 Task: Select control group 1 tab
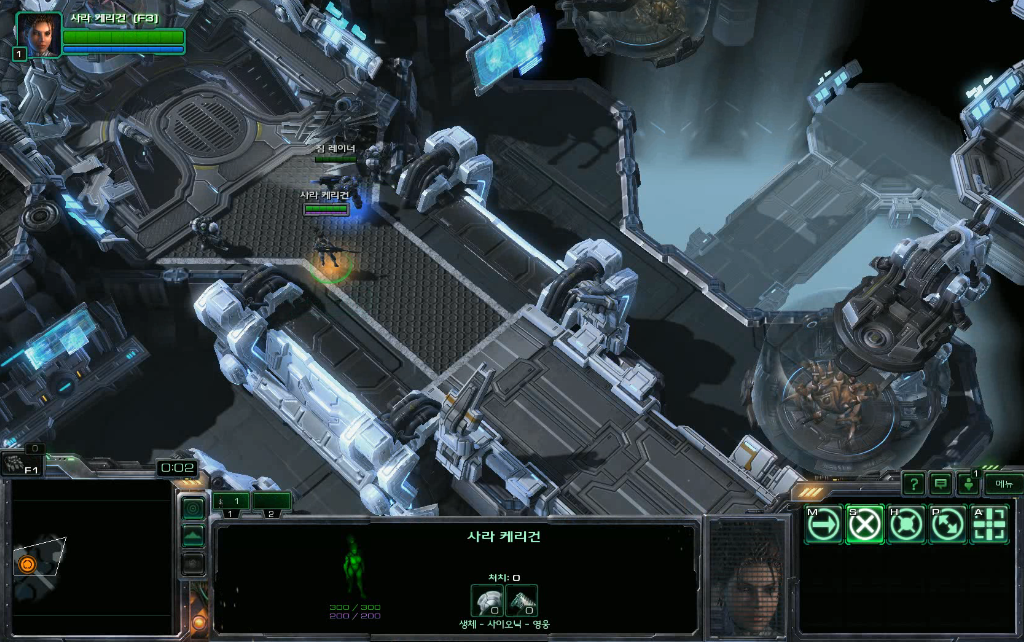point(231,501)
